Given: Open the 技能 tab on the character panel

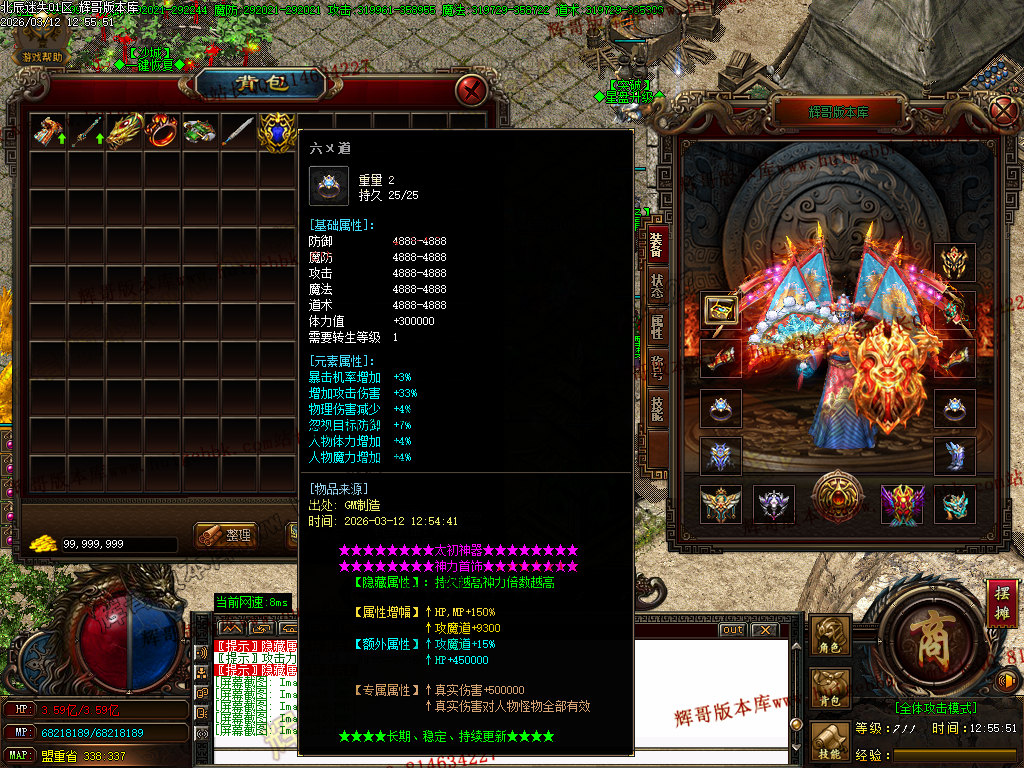Looking at the screenshot, I should (x=657, y=408).
